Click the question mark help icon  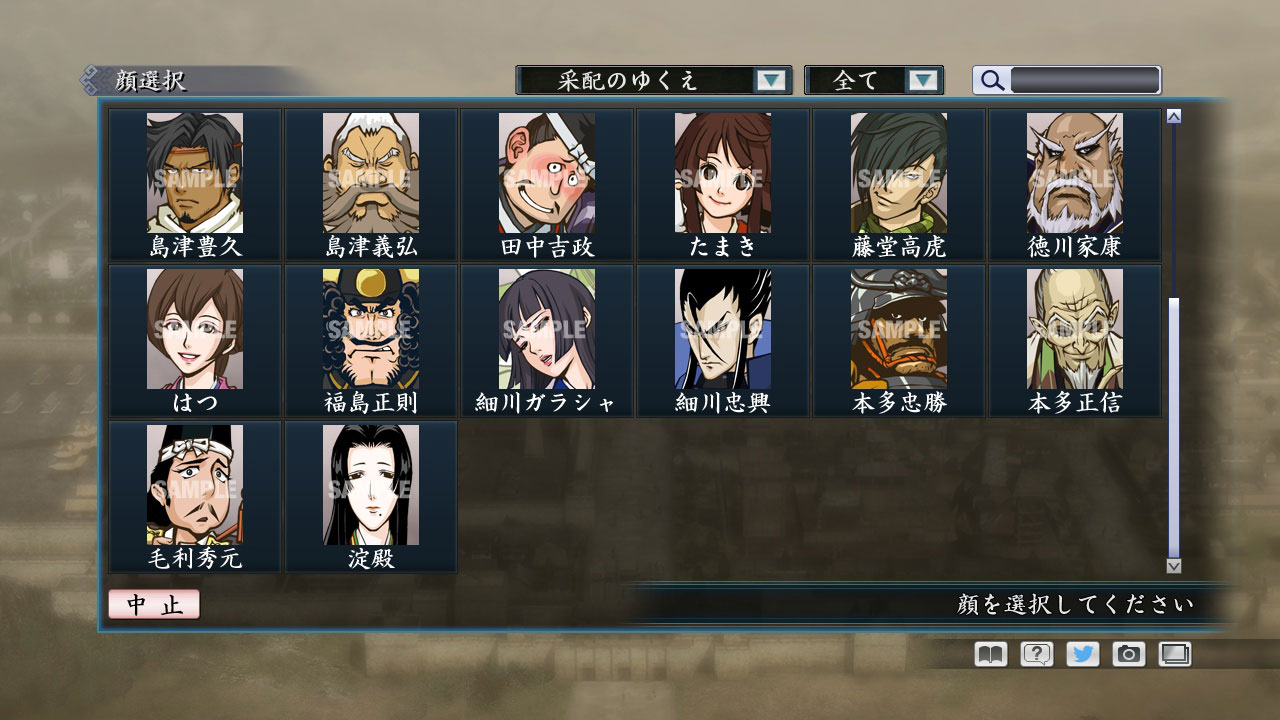1037,654
